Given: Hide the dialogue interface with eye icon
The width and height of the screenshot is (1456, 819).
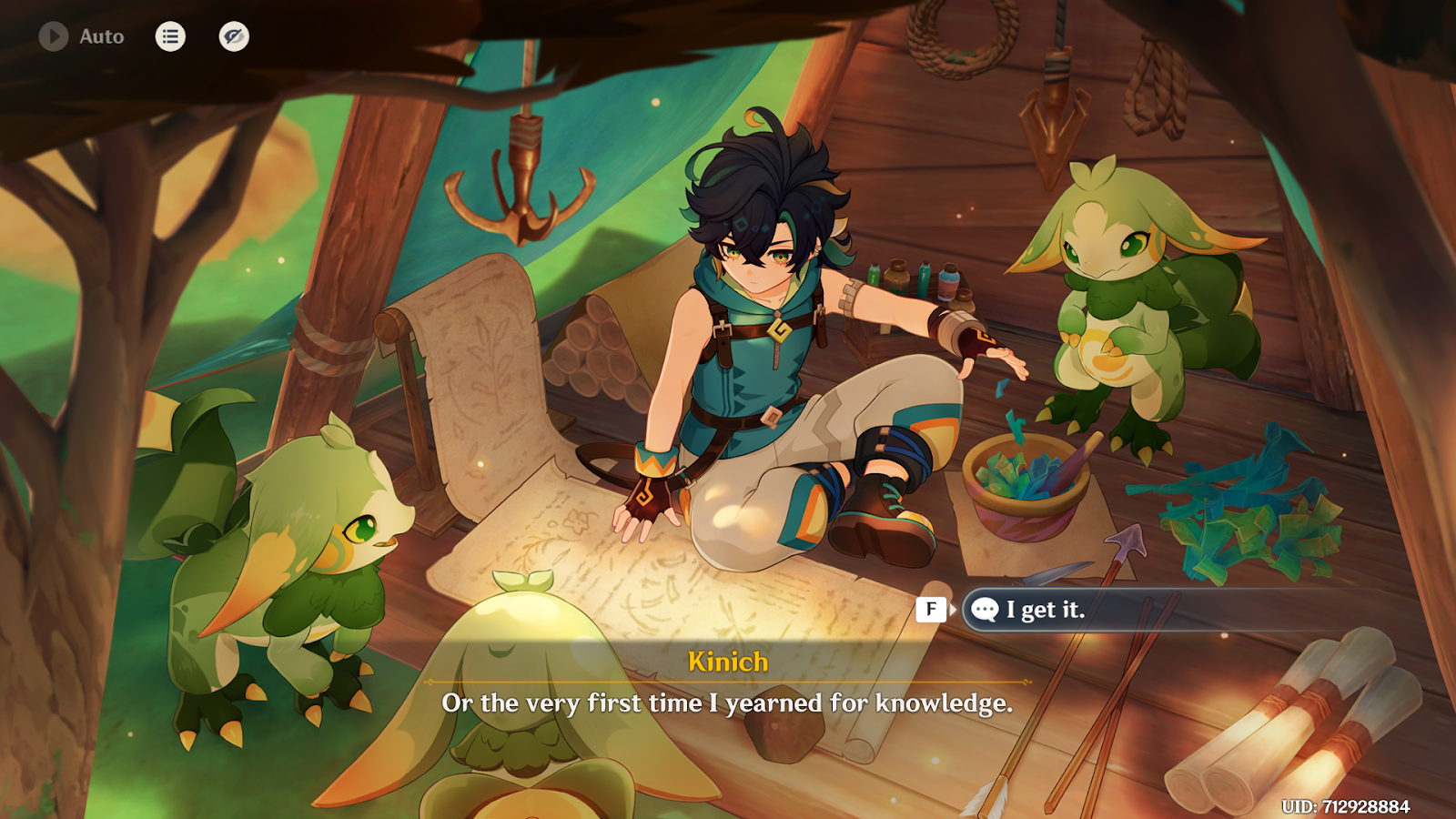Looking at the screenshot, I should [234, 36].
